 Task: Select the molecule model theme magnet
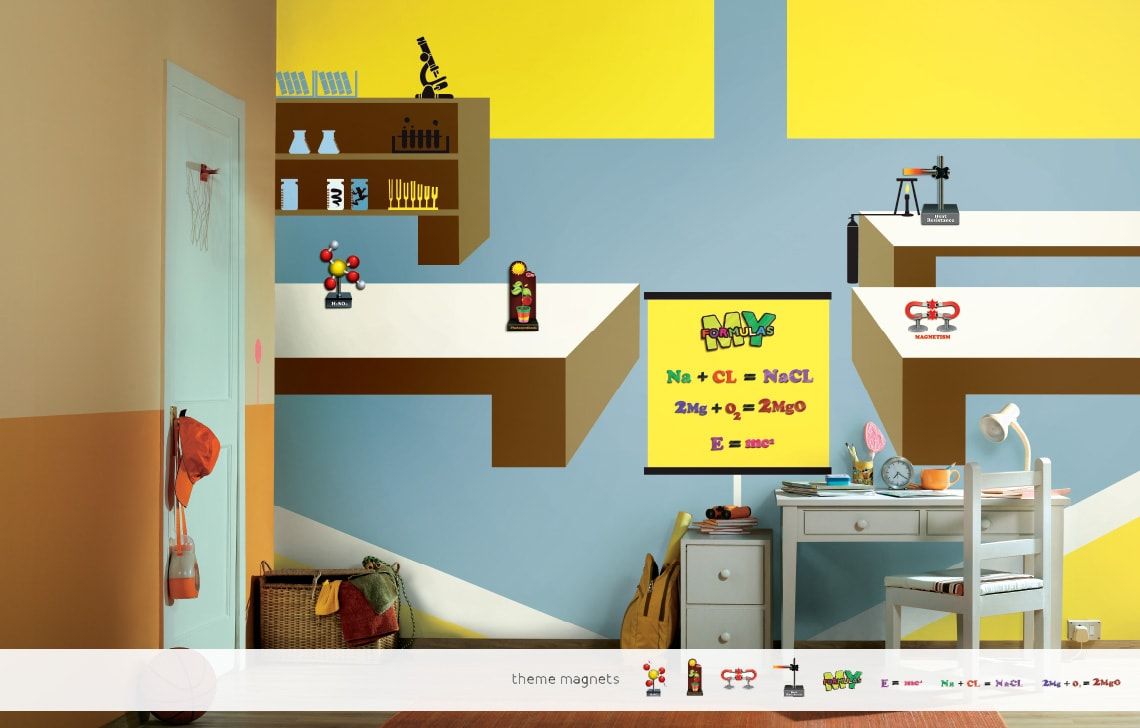(654, 679)
